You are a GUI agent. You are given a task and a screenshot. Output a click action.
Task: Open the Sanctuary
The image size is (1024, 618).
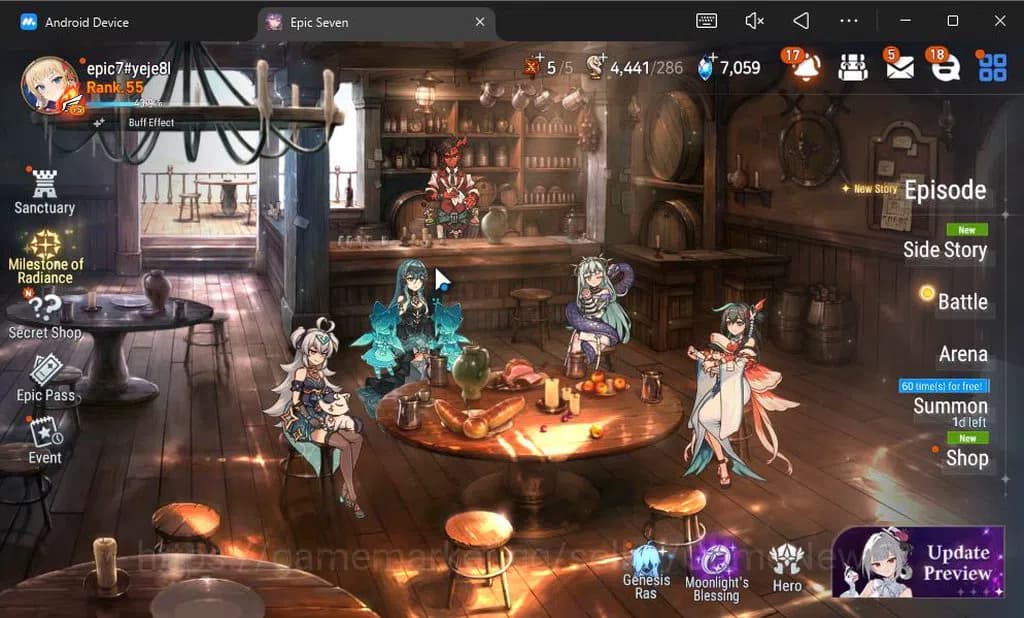tap(44, 191)
